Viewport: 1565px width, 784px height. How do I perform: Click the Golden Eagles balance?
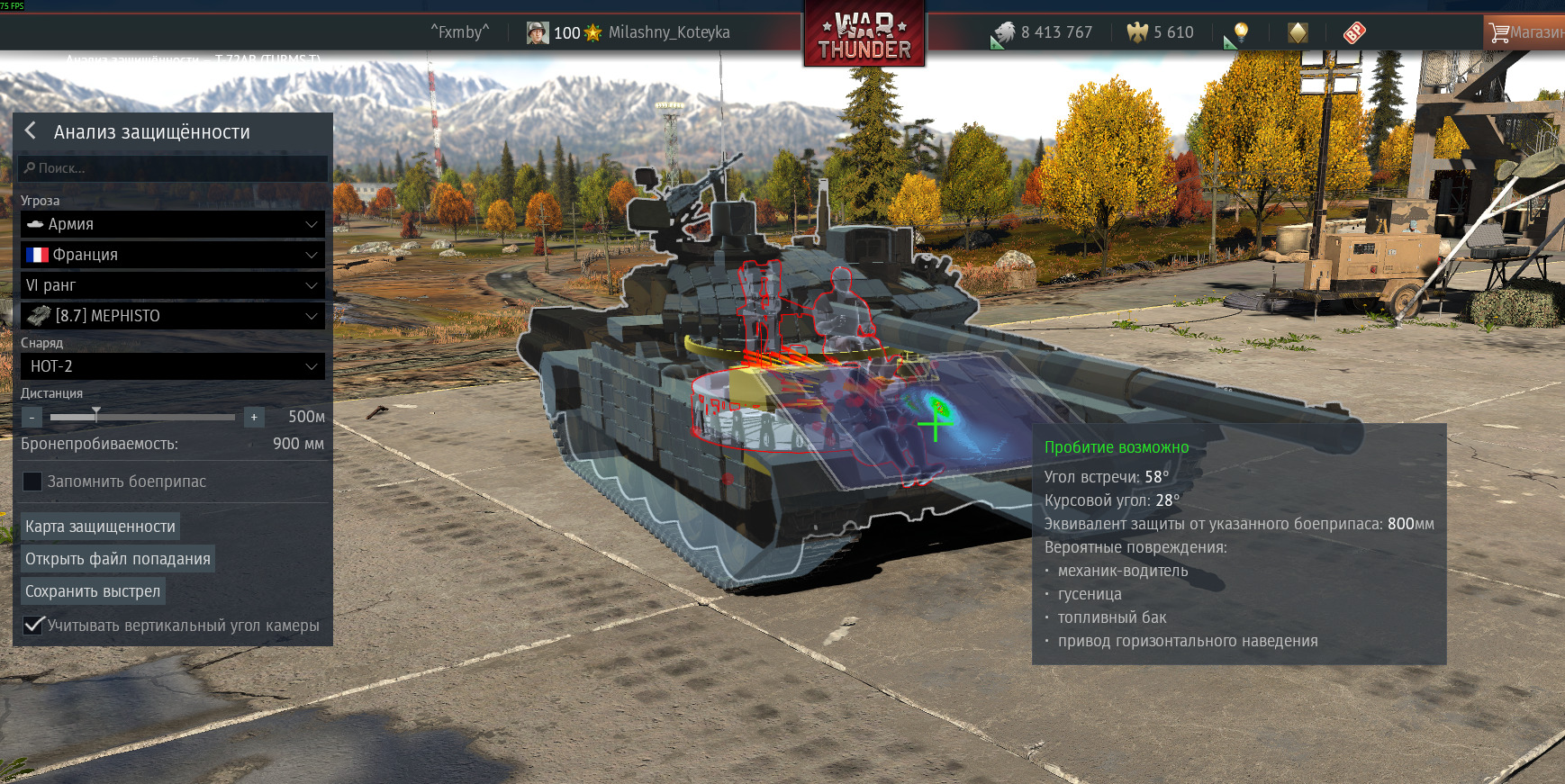pyautogui.click(x=1162, y=33)
